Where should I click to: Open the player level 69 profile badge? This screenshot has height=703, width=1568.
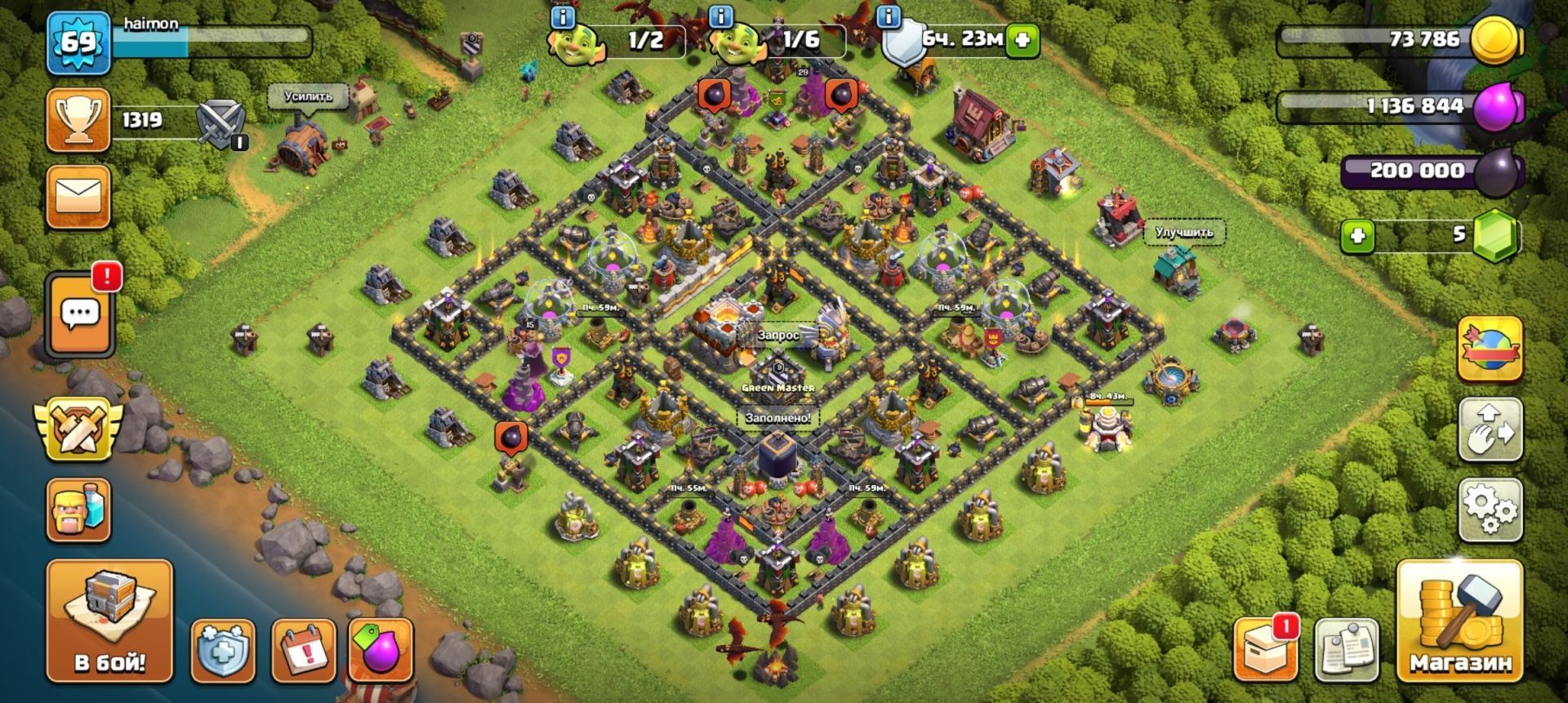(78, 42)
